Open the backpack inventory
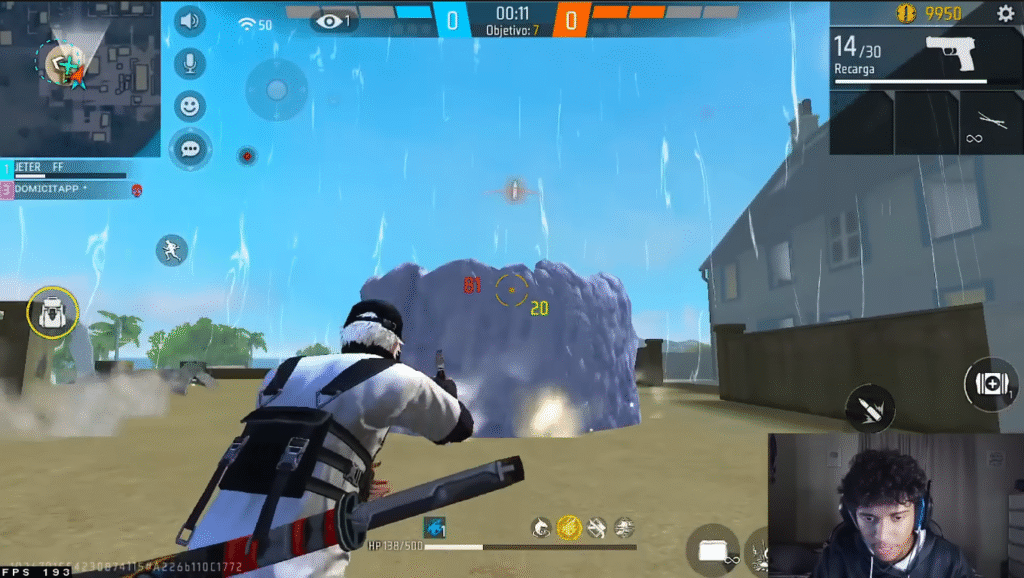1024x578 pixels. point(52,312)
